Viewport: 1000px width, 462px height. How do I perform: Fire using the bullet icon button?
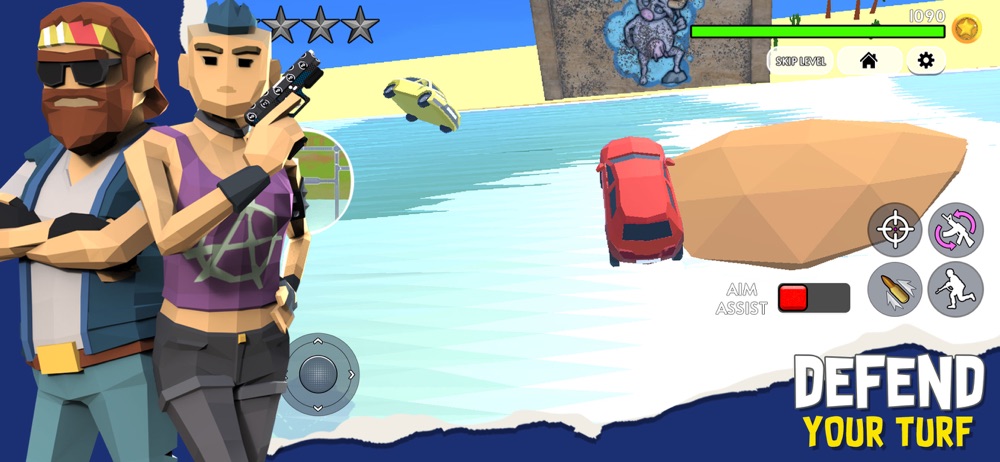pyautogui.click(x=894, y=290)
